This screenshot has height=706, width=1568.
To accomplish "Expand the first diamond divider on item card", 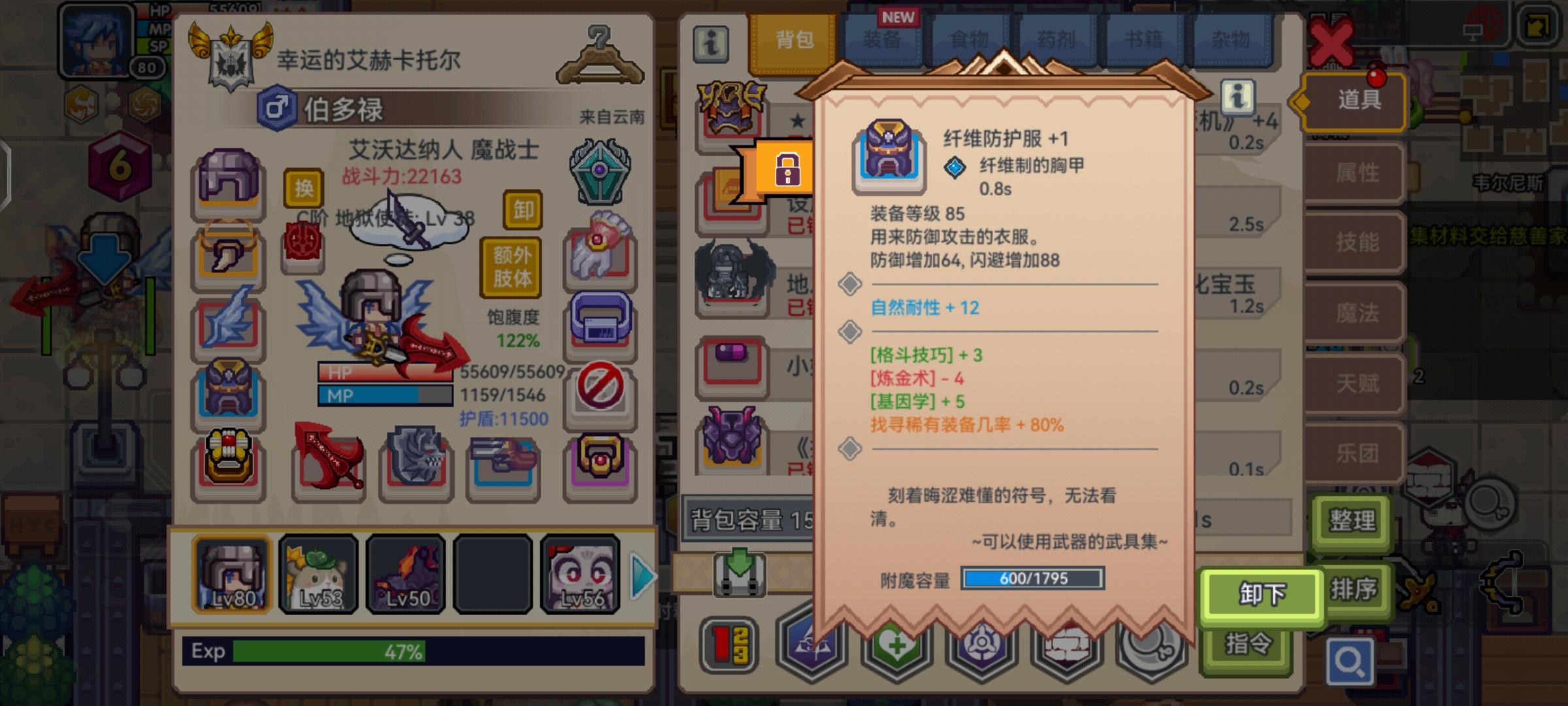I will point(849,283).
